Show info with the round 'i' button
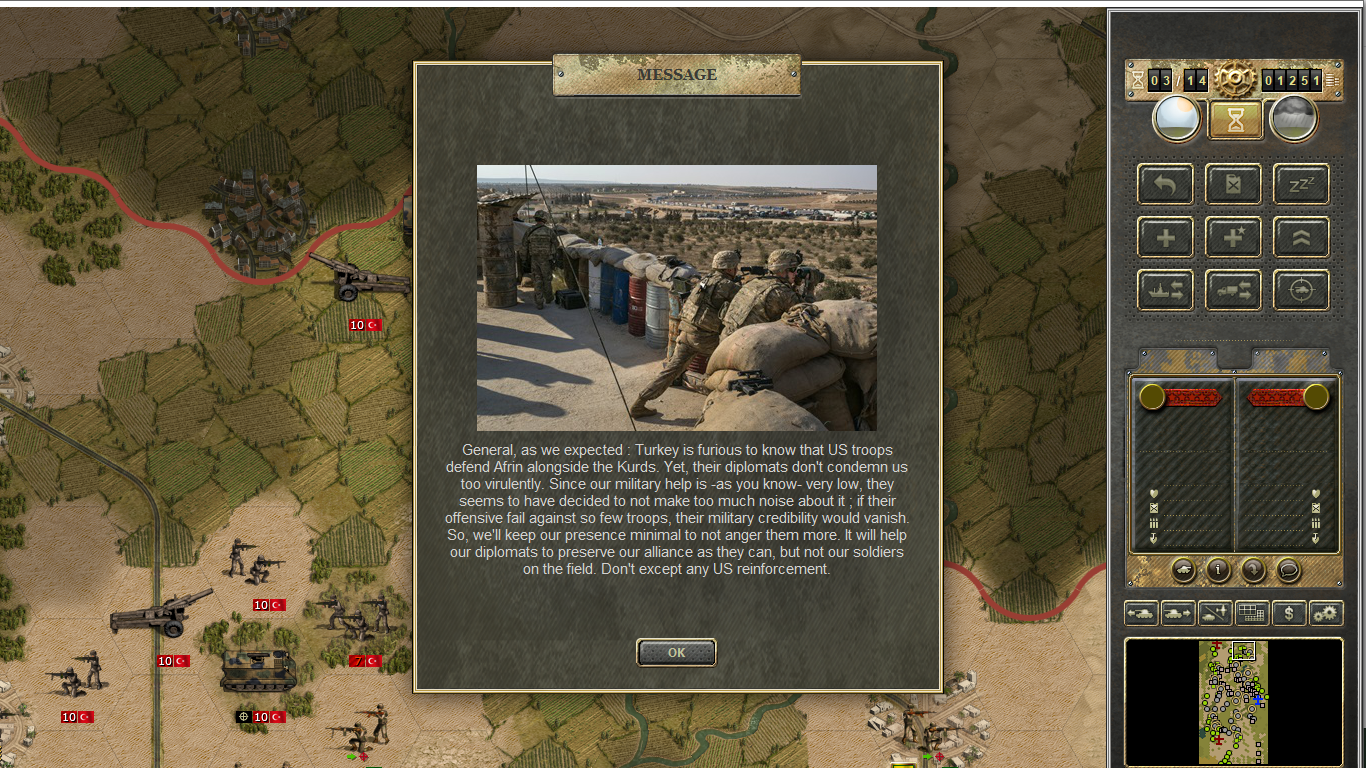The width and height of the screenshot is (1366, 768). (x=1218, y=570)
